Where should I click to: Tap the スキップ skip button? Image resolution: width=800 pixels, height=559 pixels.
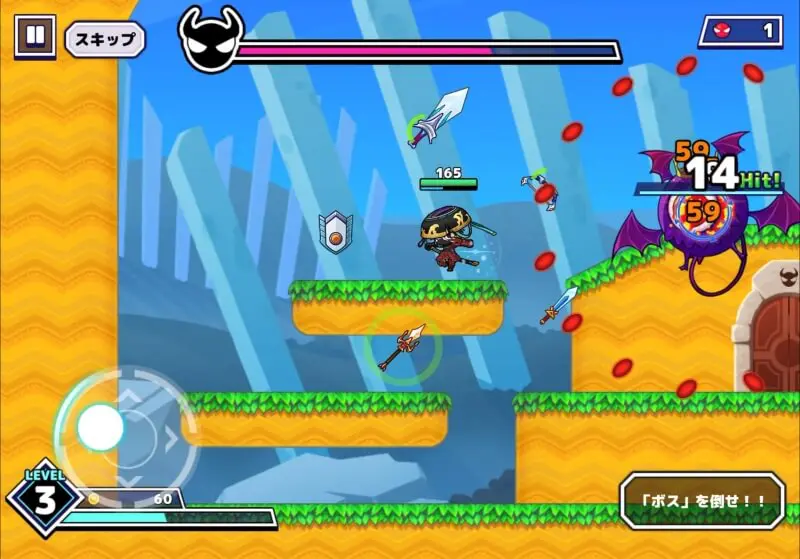pos(105,39)
